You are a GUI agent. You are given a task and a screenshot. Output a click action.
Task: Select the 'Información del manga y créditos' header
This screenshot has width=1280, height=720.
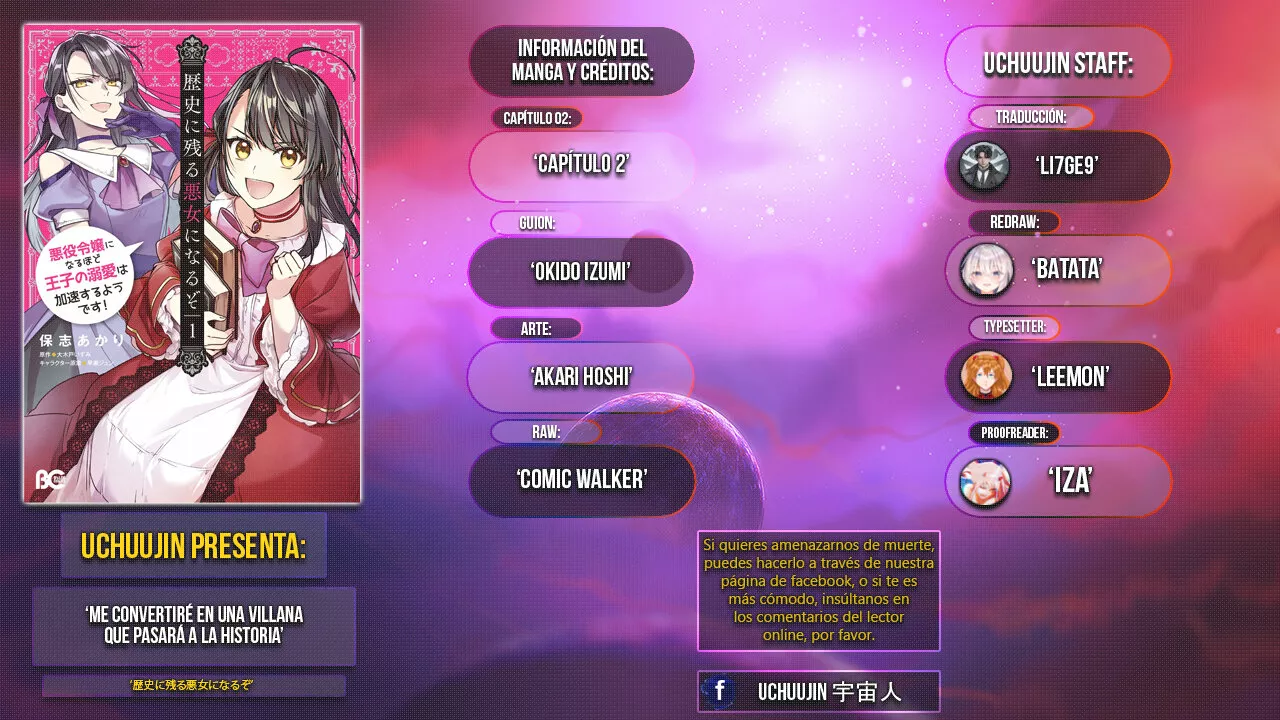point(581,61)
